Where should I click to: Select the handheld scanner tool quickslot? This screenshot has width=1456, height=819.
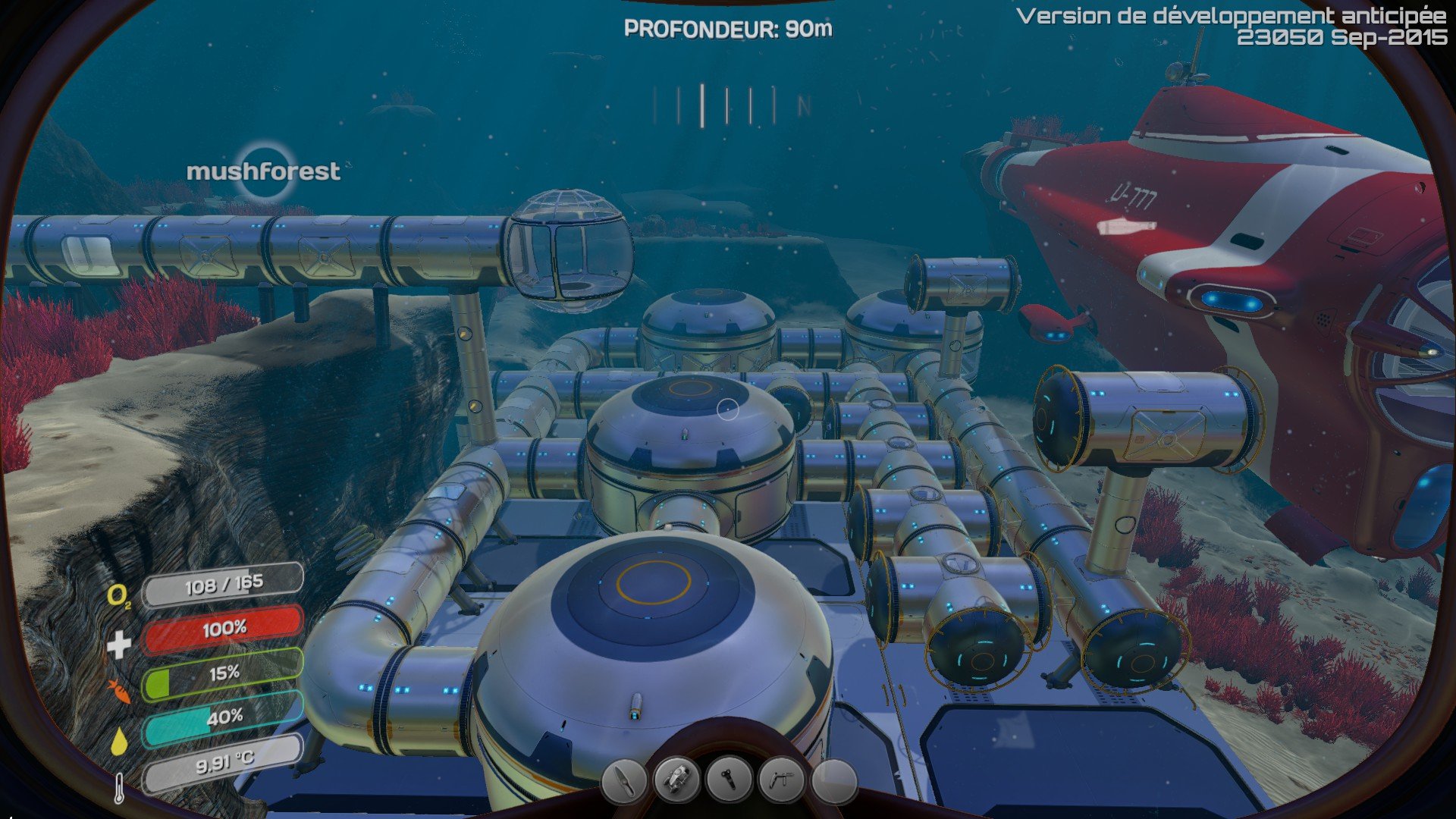[x=729, y=780]
